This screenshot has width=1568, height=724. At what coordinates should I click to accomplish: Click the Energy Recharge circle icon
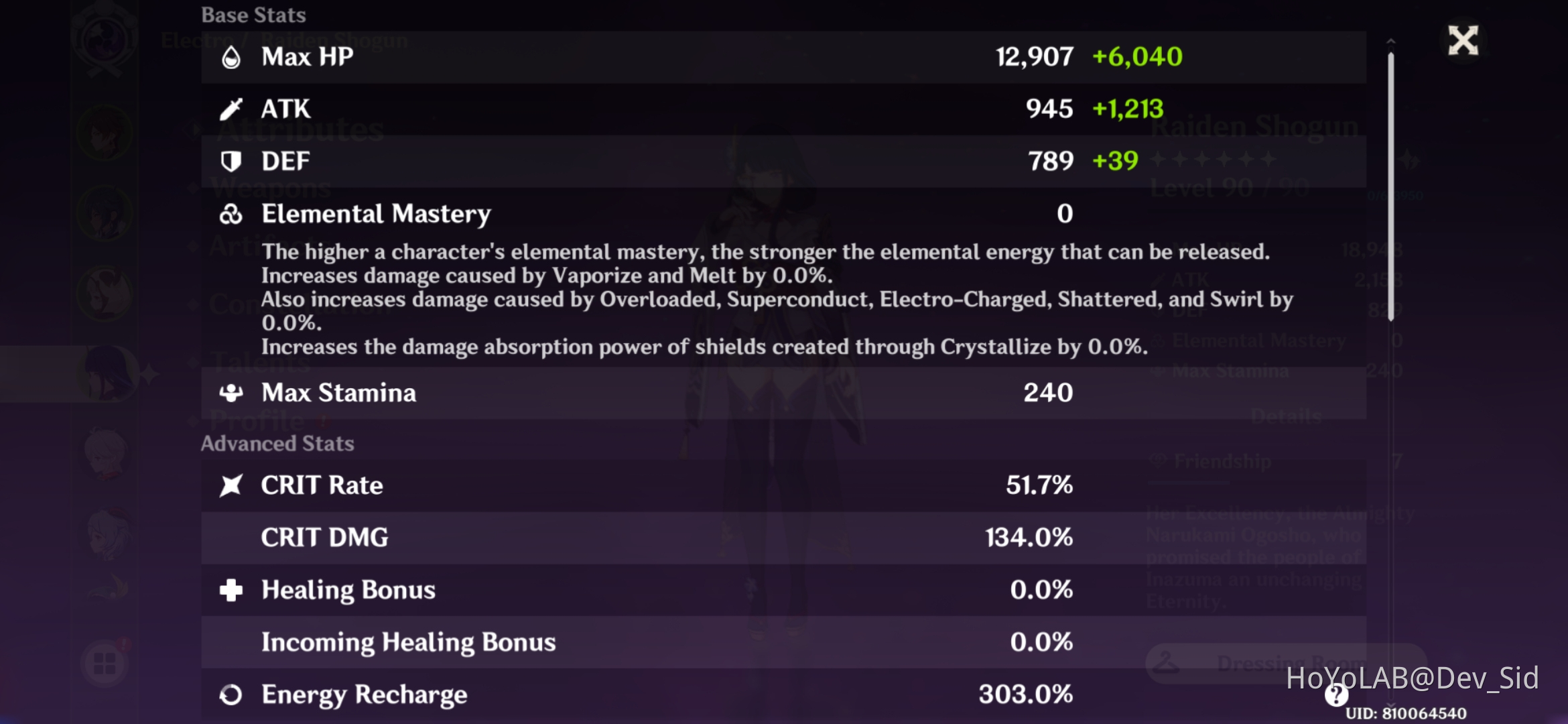point(231,695)
